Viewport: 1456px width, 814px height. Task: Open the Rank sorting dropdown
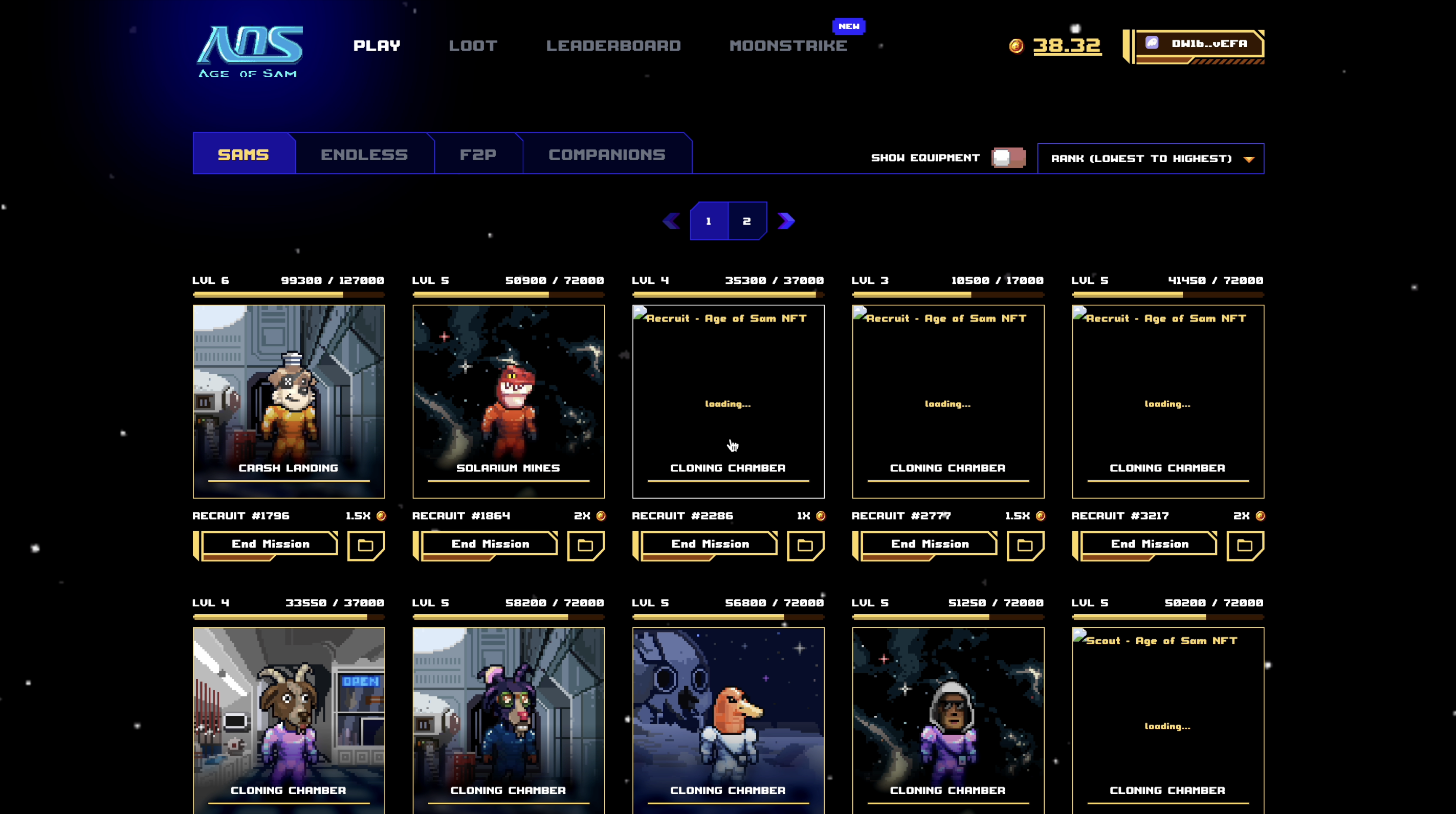click(x=1151, y=158)
